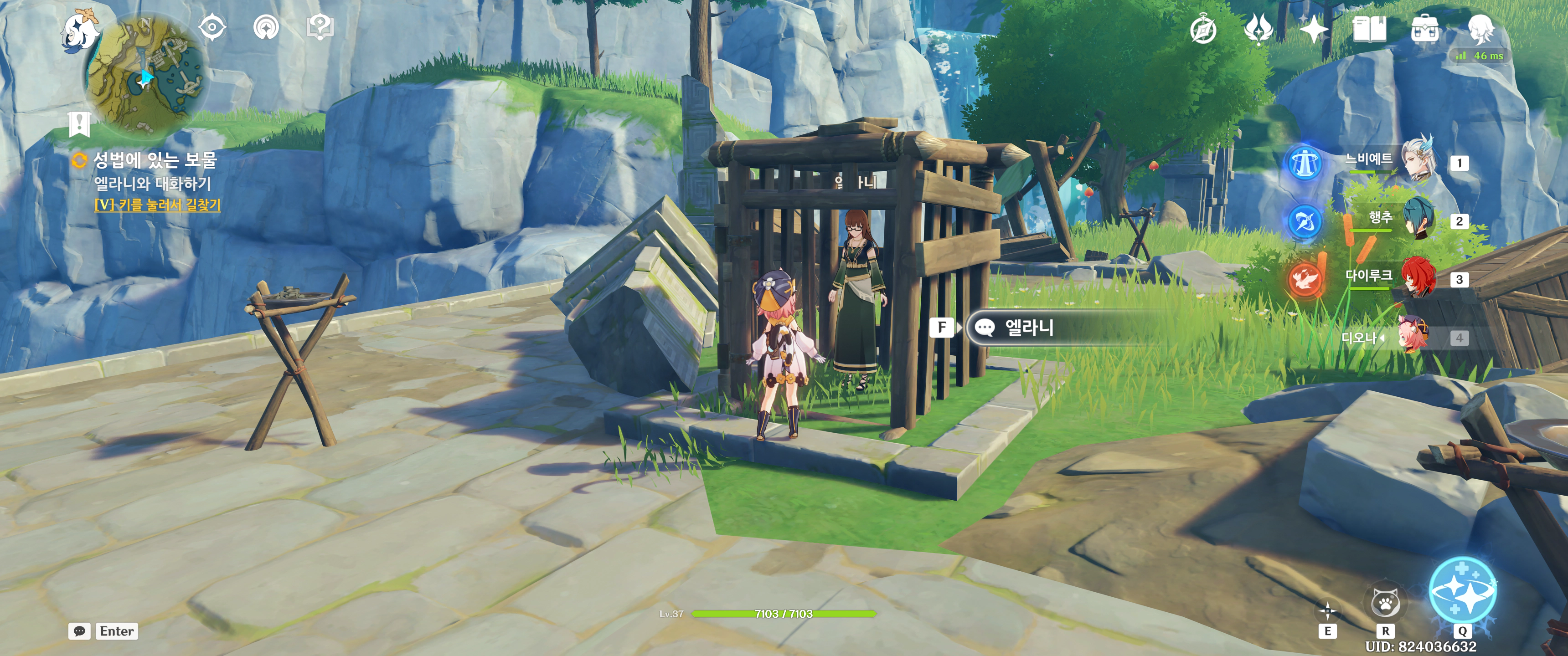Select the quest tracker '성법에 있는 보물'

point(155,160)
